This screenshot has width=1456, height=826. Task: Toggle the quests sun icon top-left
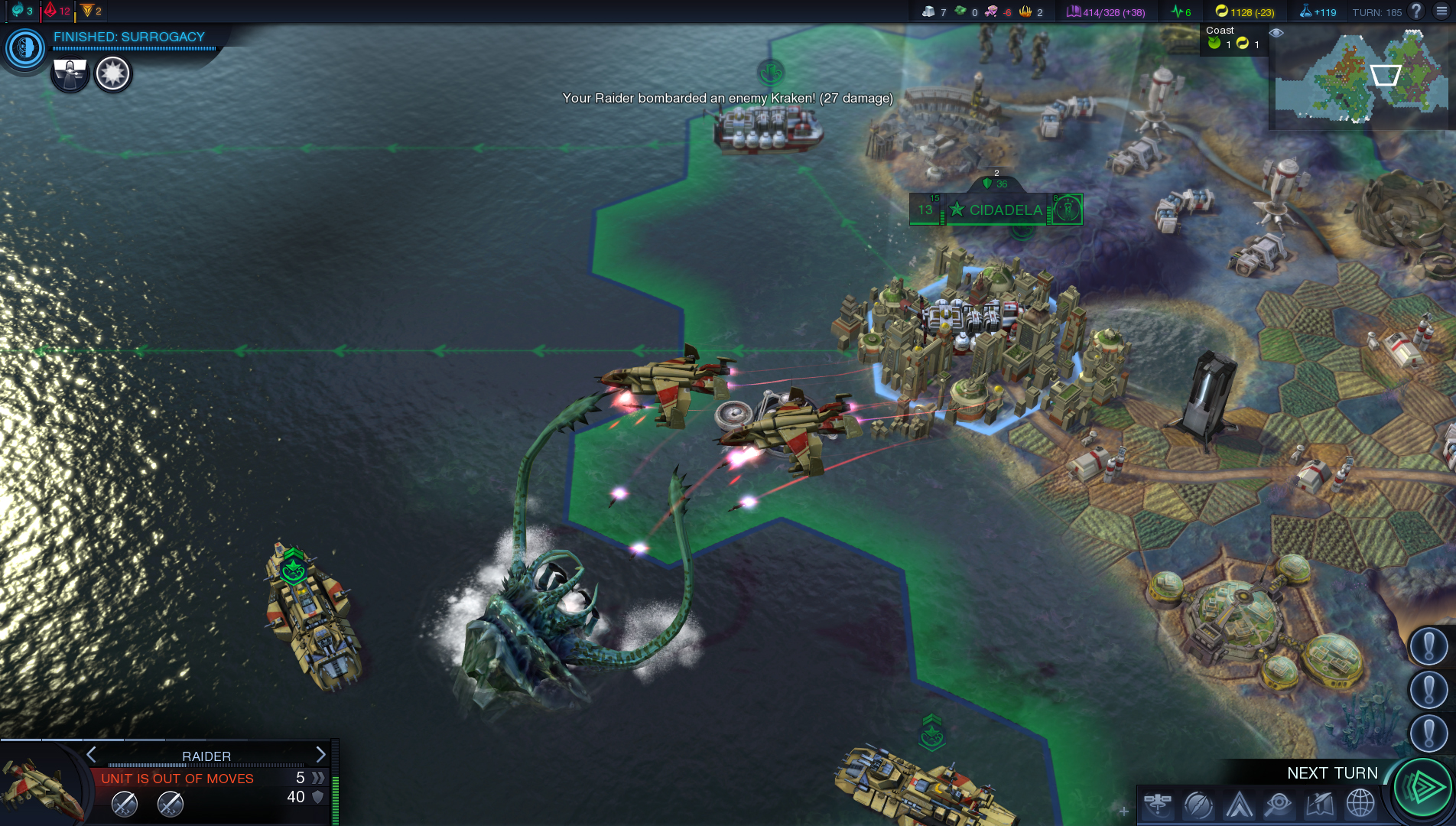pyautogui.click(x=112, y=74)
